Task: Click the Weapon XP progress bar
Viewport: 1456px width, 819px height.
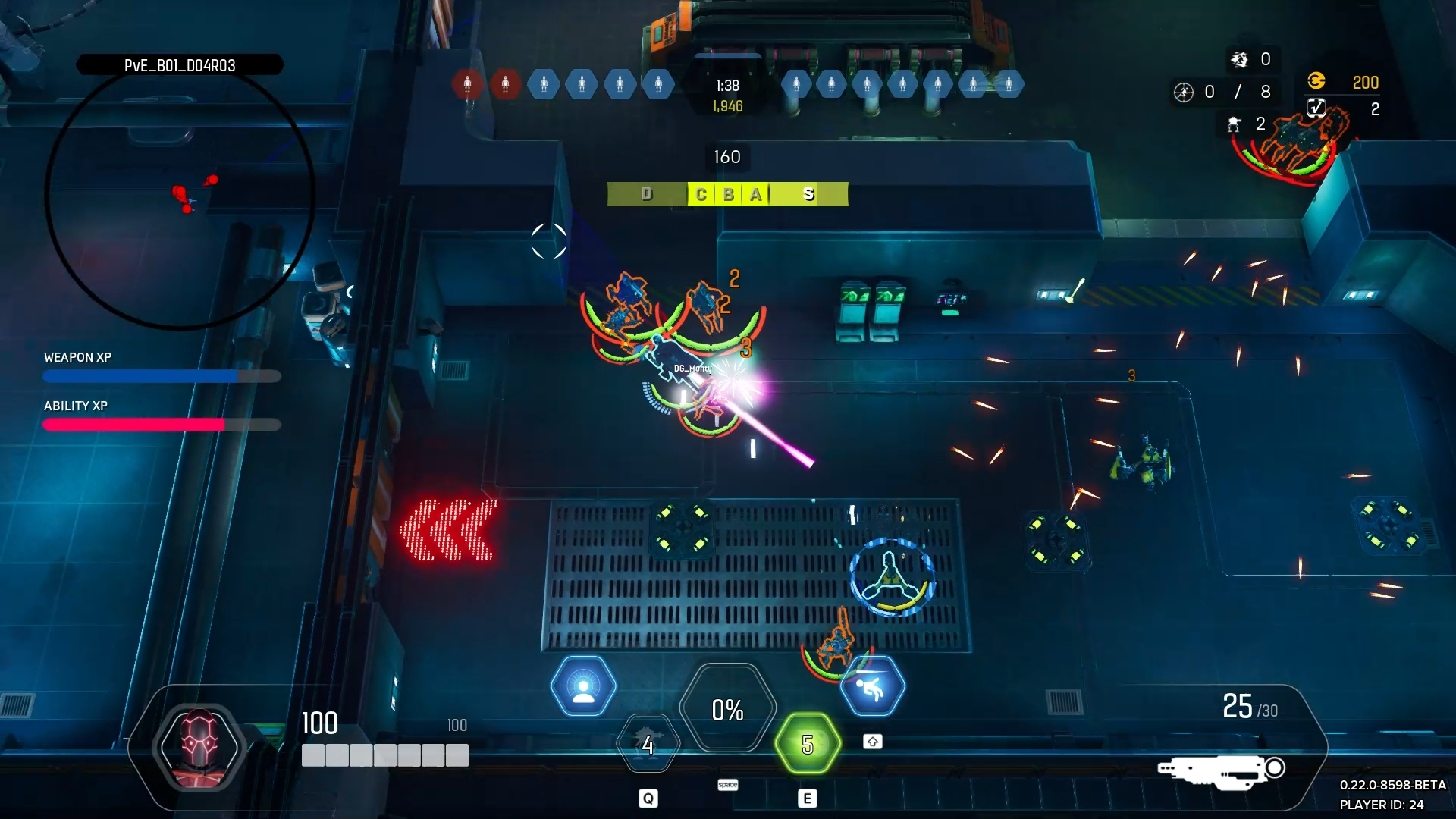Action: coord(162,377)
